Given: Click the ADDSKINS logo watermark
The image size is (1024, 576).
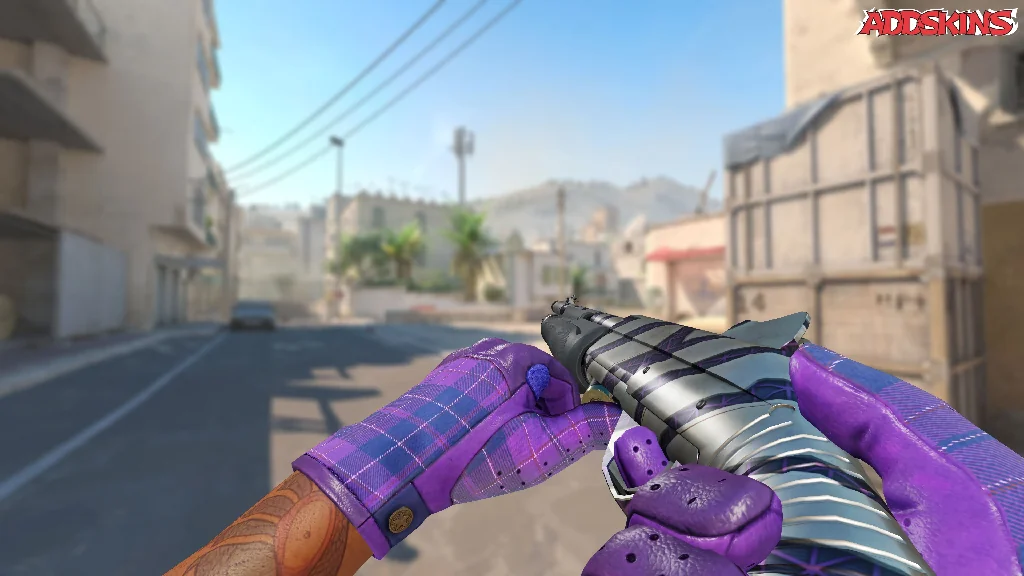Looking at the screenshot, I should [x=940, y=22].
